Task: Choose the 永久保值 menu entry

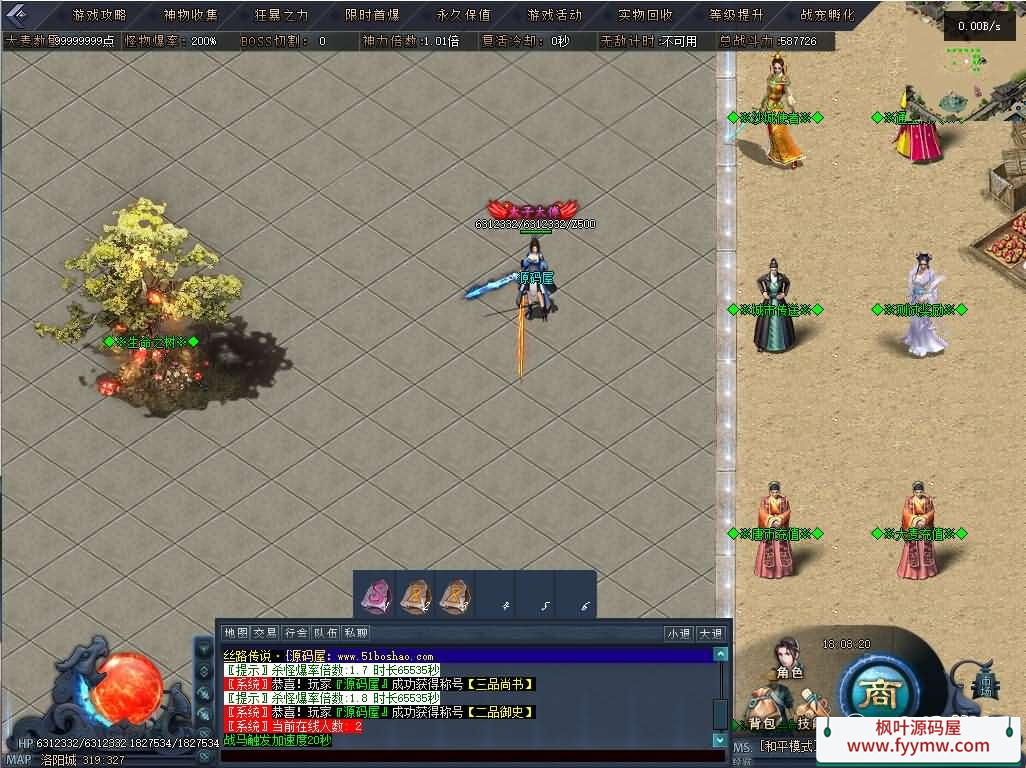Action: (x=464, y=15)
